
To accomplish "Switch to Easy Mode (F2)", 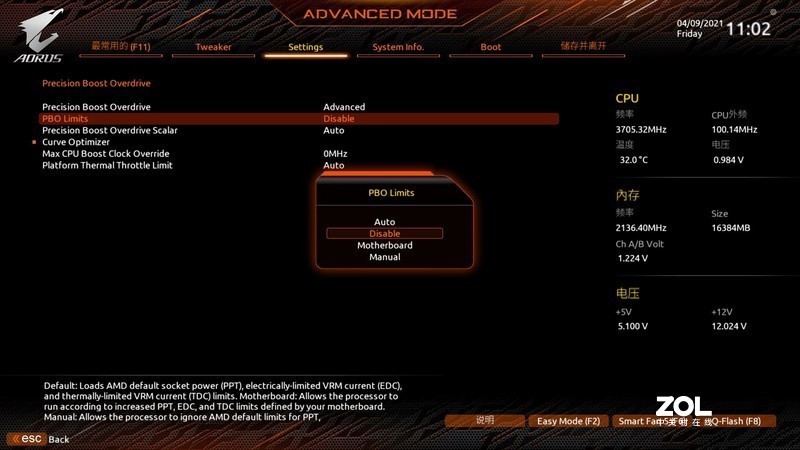I will tap(568, 421).
